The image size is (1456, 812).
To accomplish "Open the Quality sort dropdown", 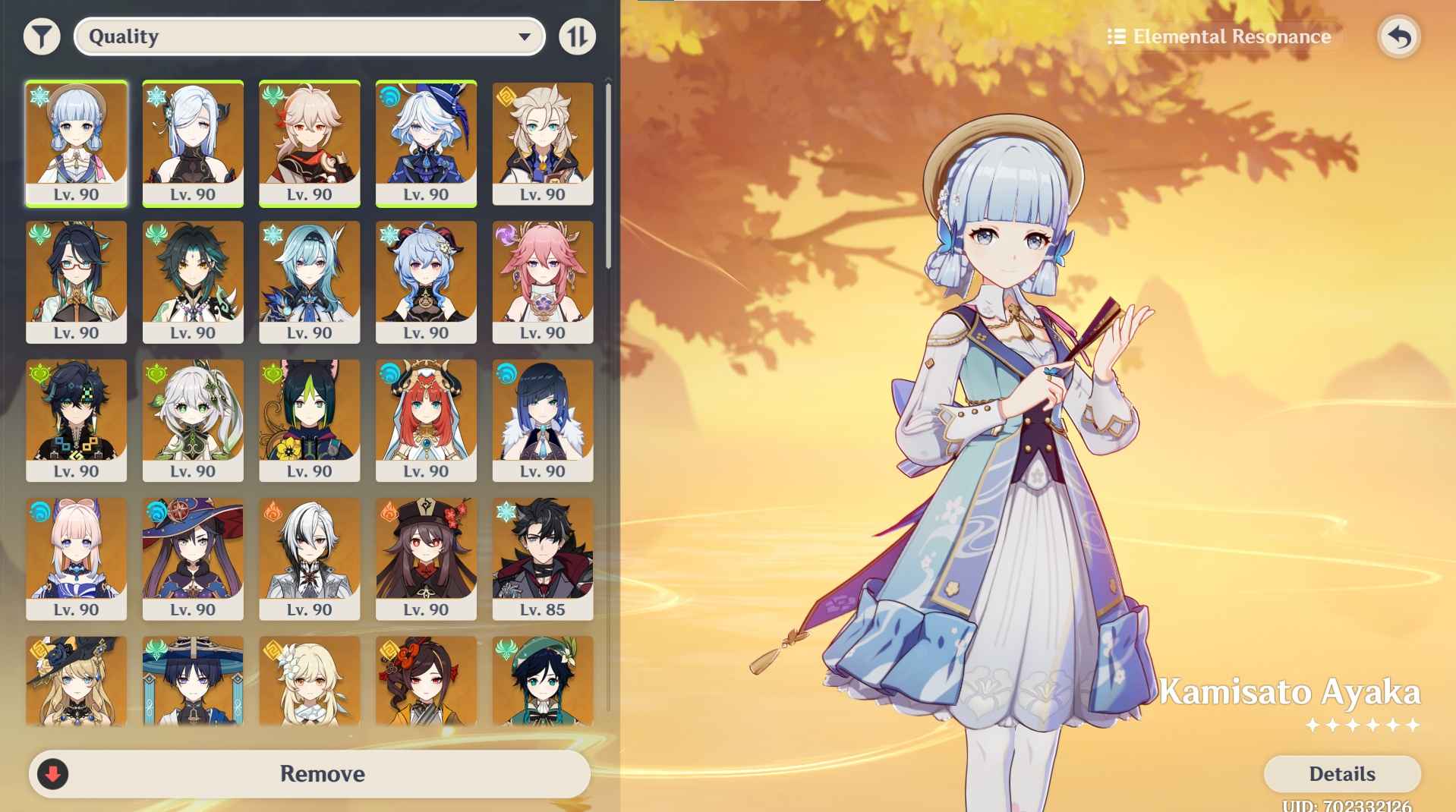I will click(x=307, y=36).
